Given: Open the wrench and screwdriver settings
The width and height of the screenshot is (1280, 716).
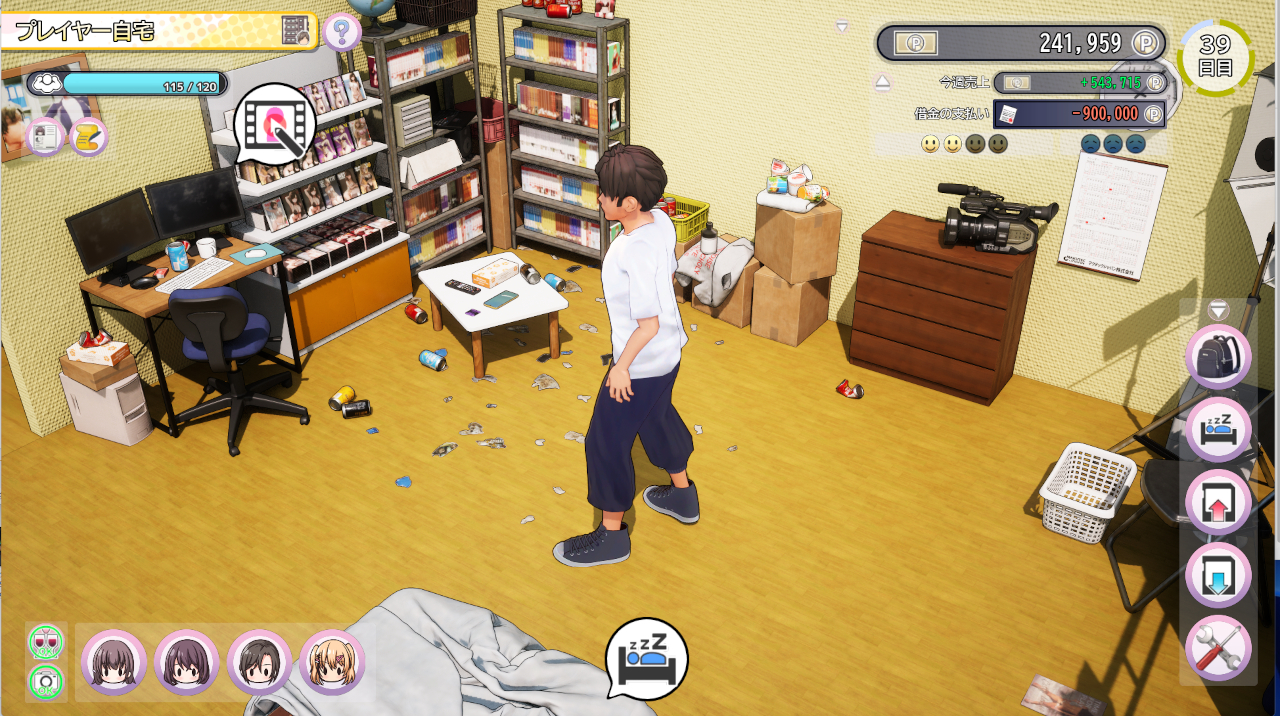Looking at the screenshot, I should [1218, 648].
